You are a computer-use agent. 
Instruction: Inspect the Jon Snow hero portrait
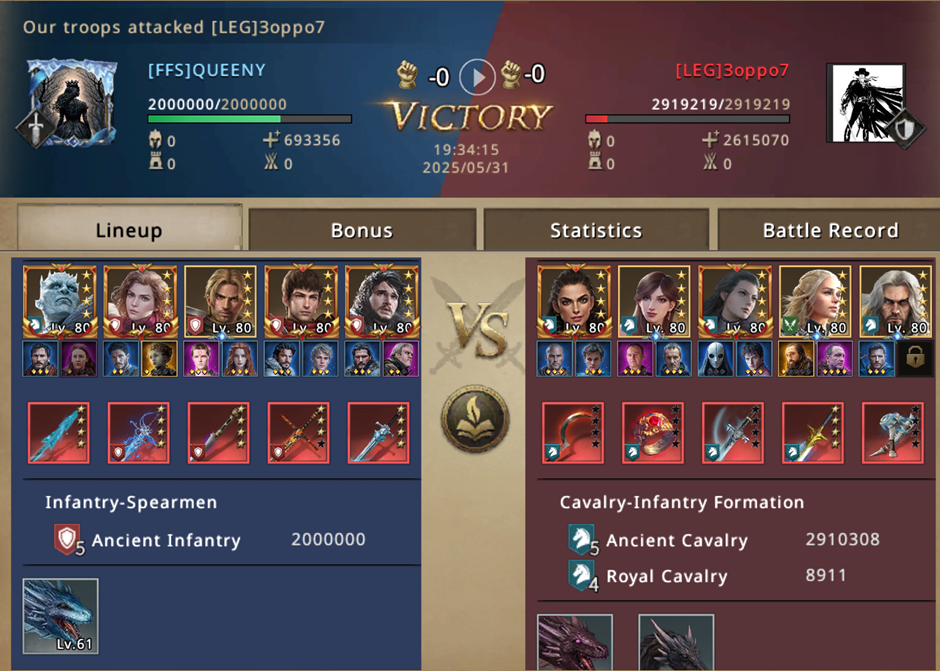coord(379,301)
